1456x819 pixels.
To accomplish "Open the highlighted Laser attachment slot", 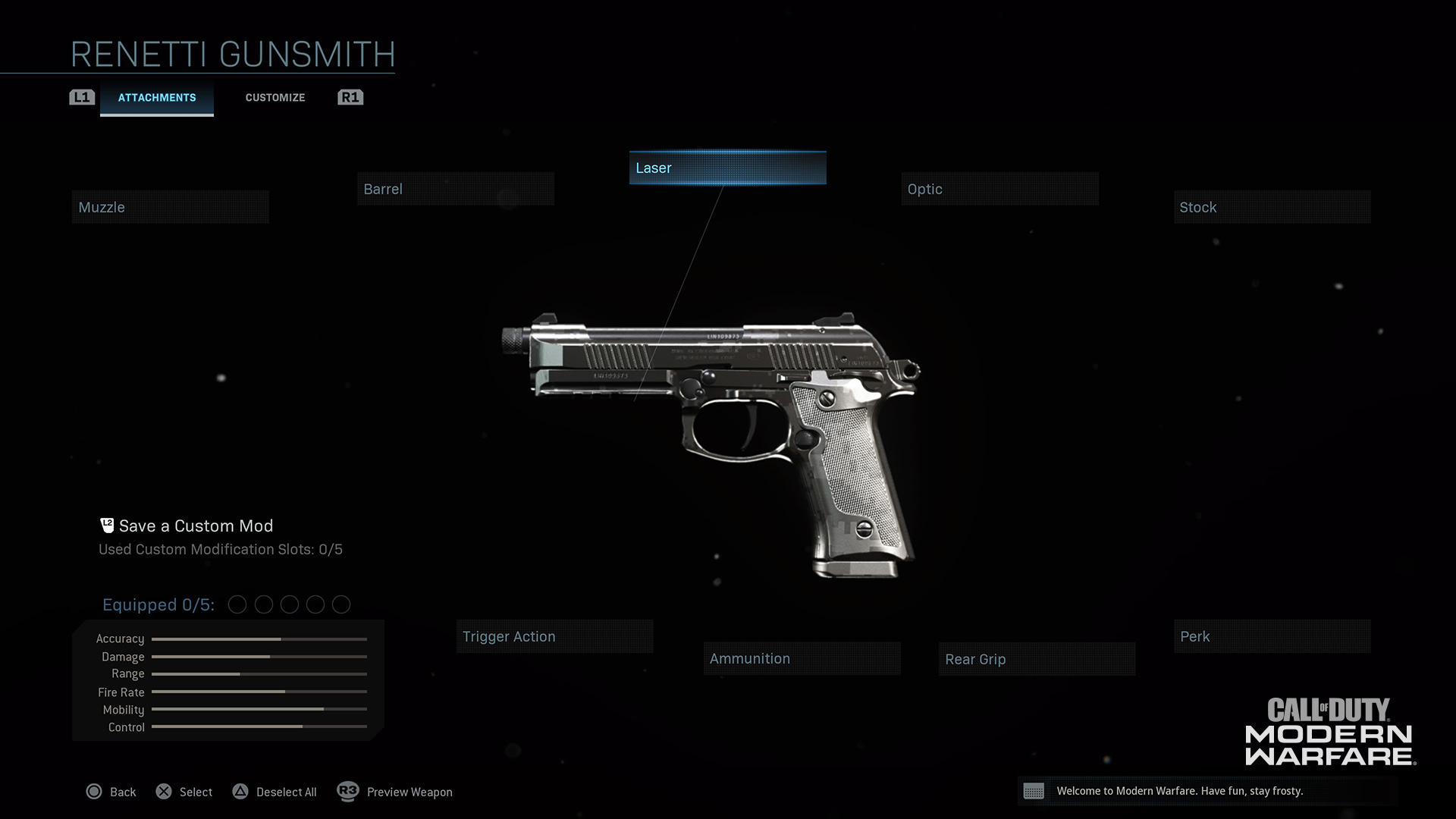I will [727, 168].
